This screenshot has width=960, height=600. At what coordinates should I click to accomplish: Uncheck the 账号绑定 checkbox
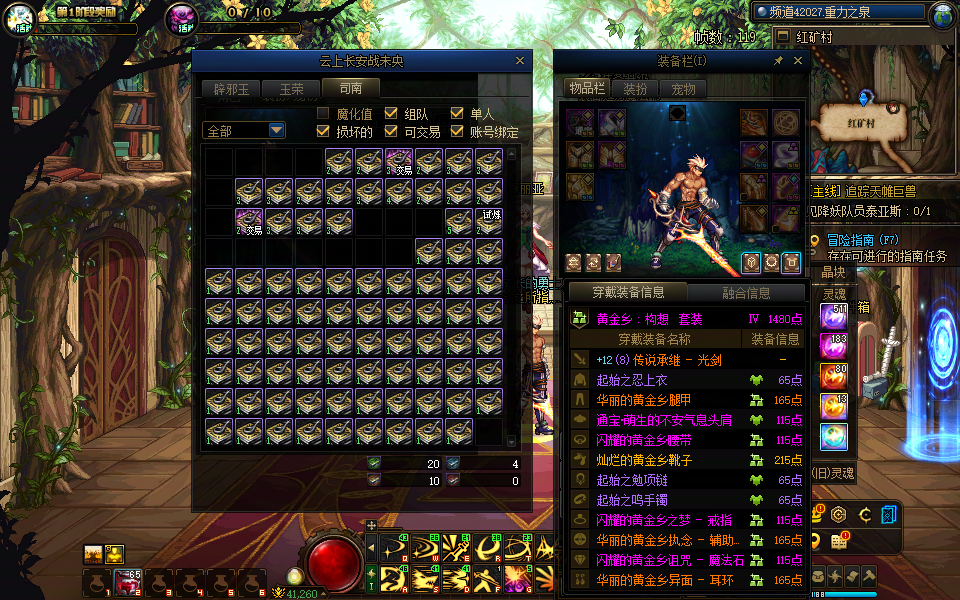click(457, 131)
